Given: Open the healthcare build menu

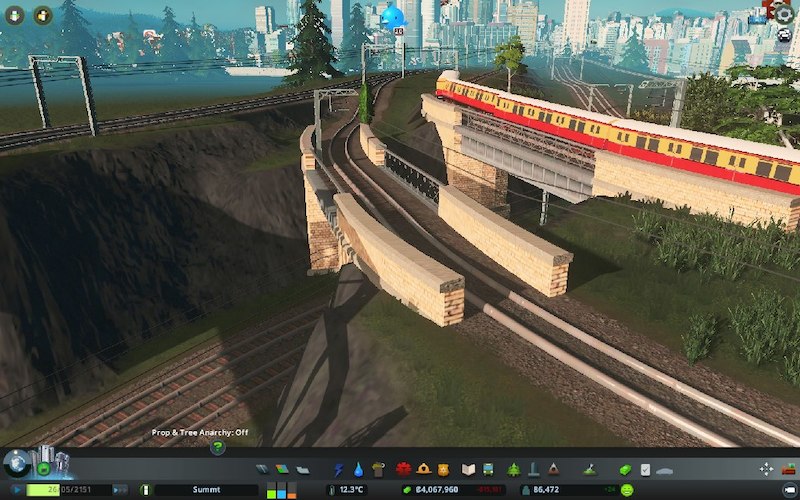Looking at the screenshot, I should point(404,468).
